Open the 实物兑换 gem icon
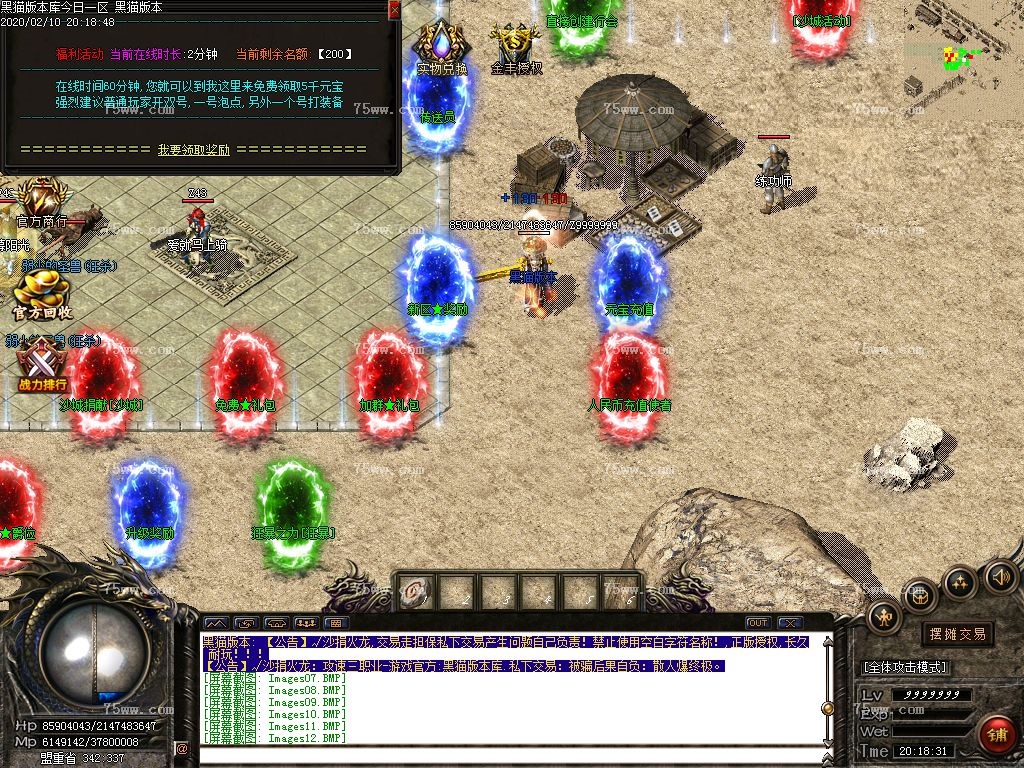This screenshot has width=1024, height=768. pos(441,47)
